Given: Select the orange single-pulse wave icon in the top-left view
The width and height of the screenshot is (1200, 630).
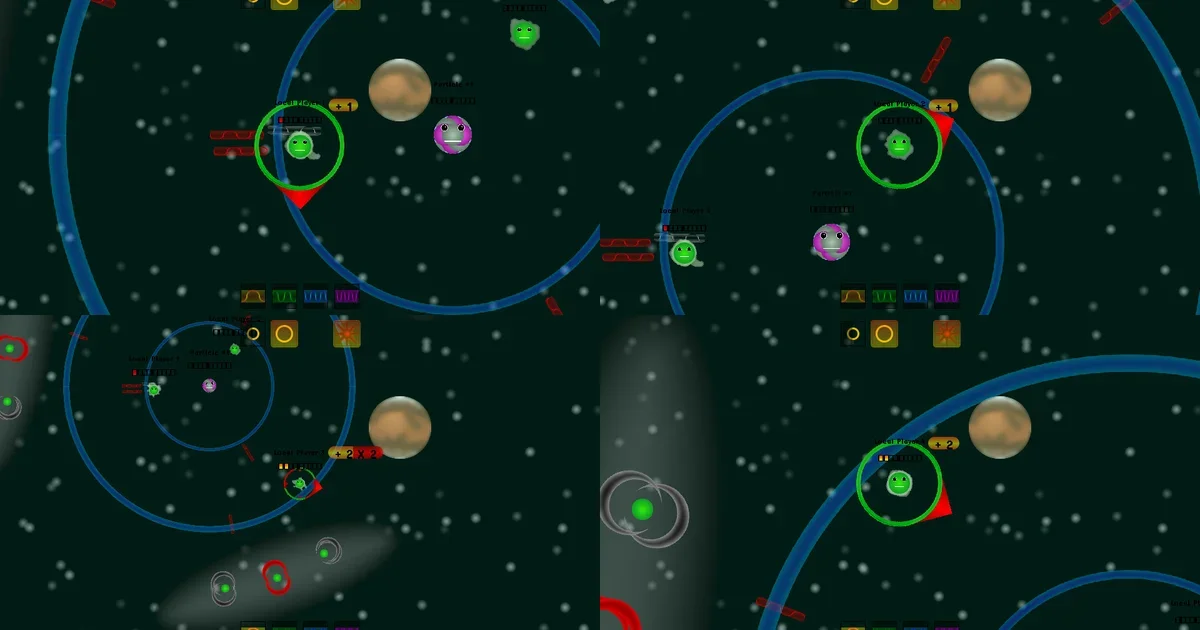Looking at the screenshot, I should click(253, 296).
